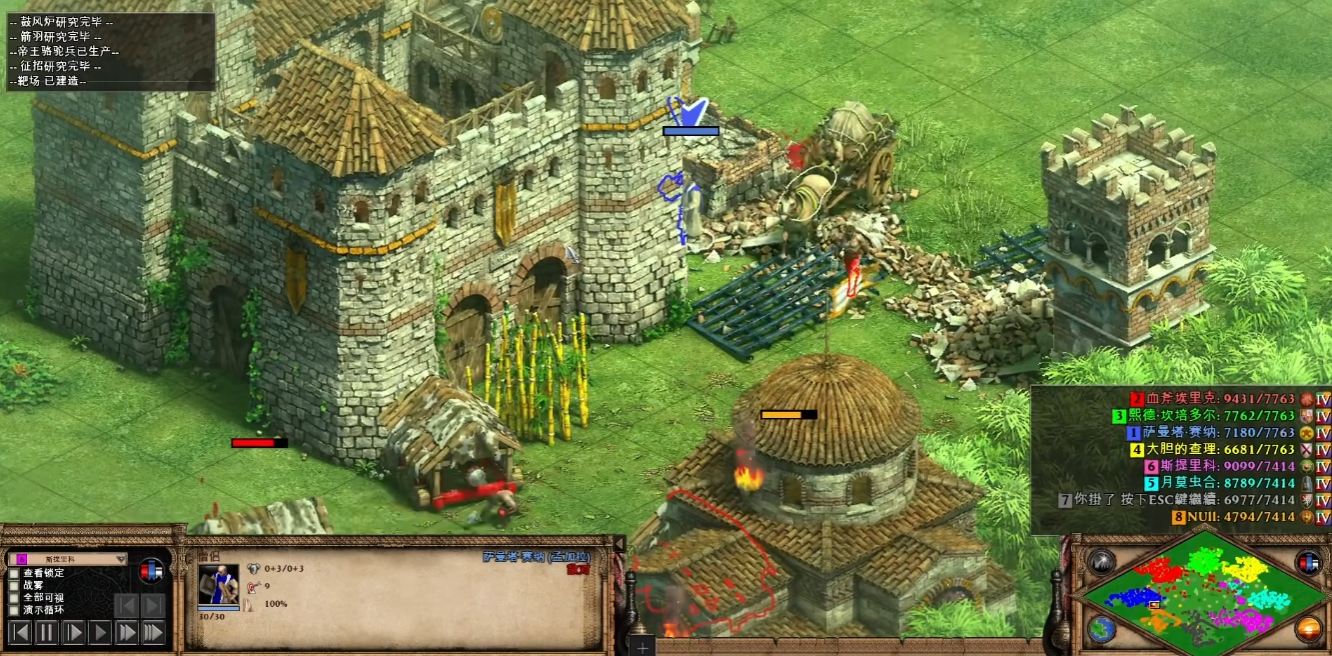The width and height of the screenshot is (1332, 656).
Task: Toggle the 战雾 fog of war checkbox
Action: tap(14, 585)
